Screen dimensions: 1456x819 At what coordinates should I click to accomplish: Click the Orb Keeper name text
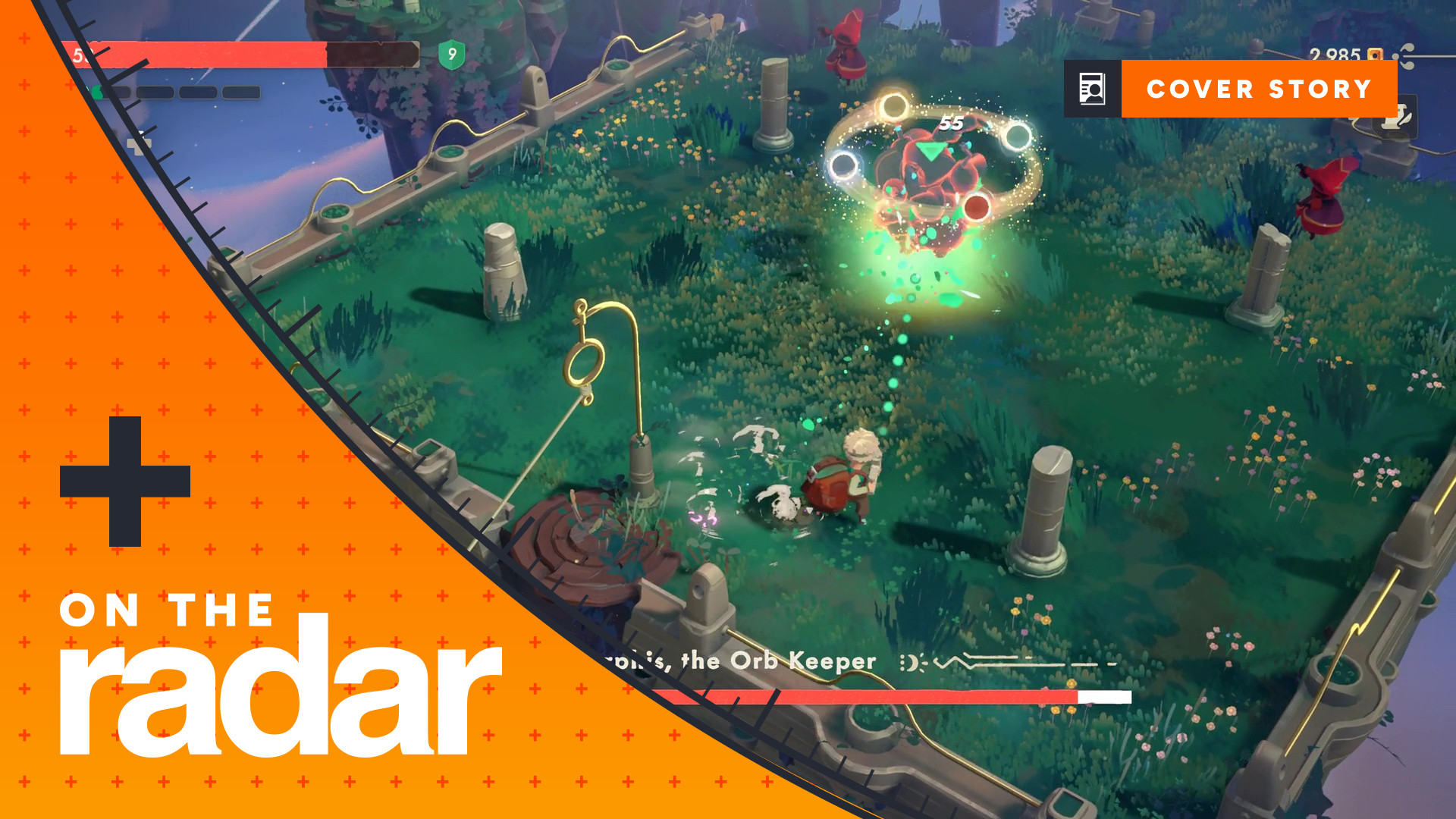pos(773,660)
